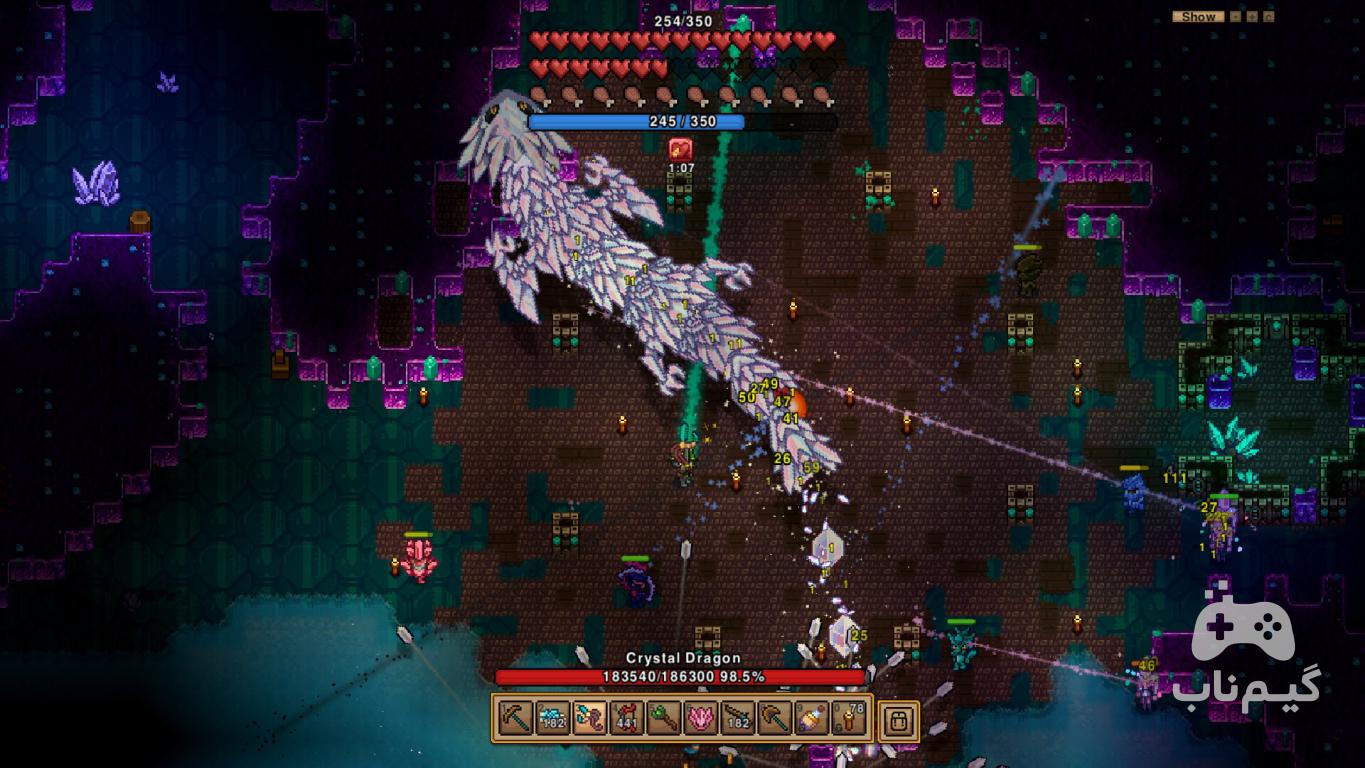Equip the green-tipped staff from the hotbar
The width and height of the screenshot is (1365, 768).
tap(663, 718)
